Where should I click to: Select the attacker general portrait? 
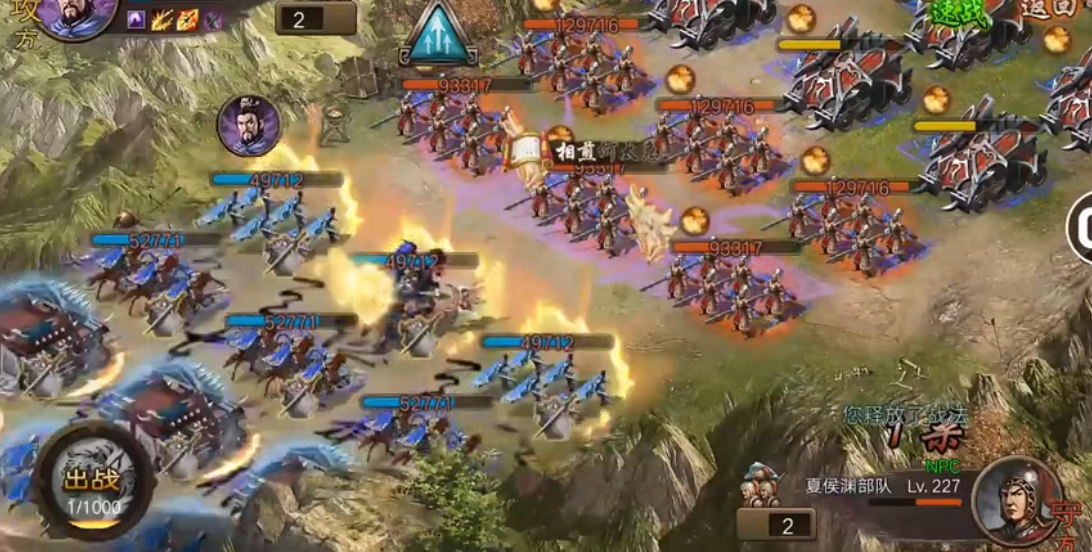pos(76,16)
